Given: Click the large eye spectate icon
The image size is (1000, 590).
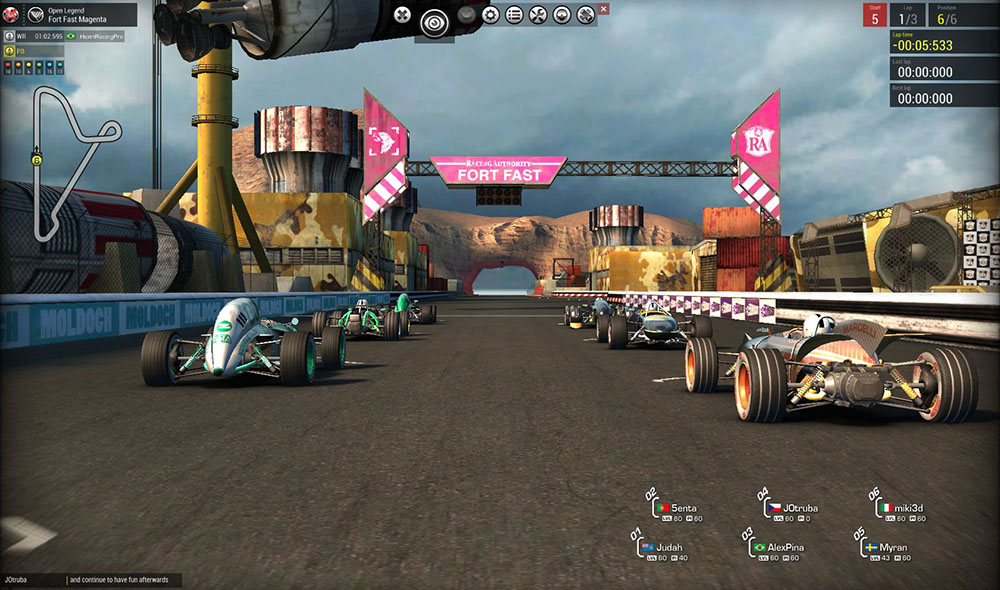Looking at the screenshot, I should [436, 21].
